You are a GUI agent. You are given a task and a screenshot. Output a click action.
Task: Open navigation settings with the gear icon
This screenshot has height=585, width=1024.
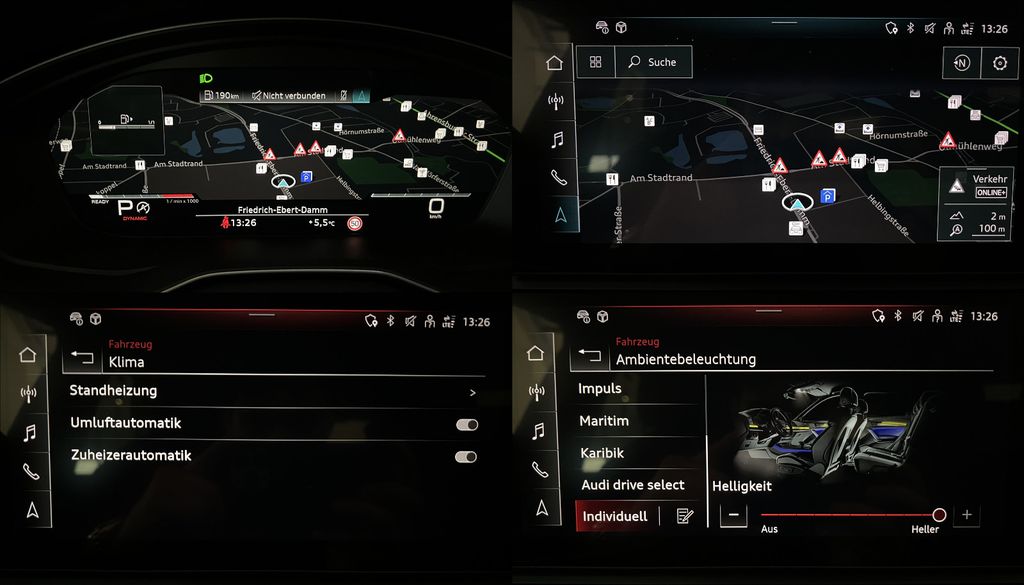click(x=999, y=62)
